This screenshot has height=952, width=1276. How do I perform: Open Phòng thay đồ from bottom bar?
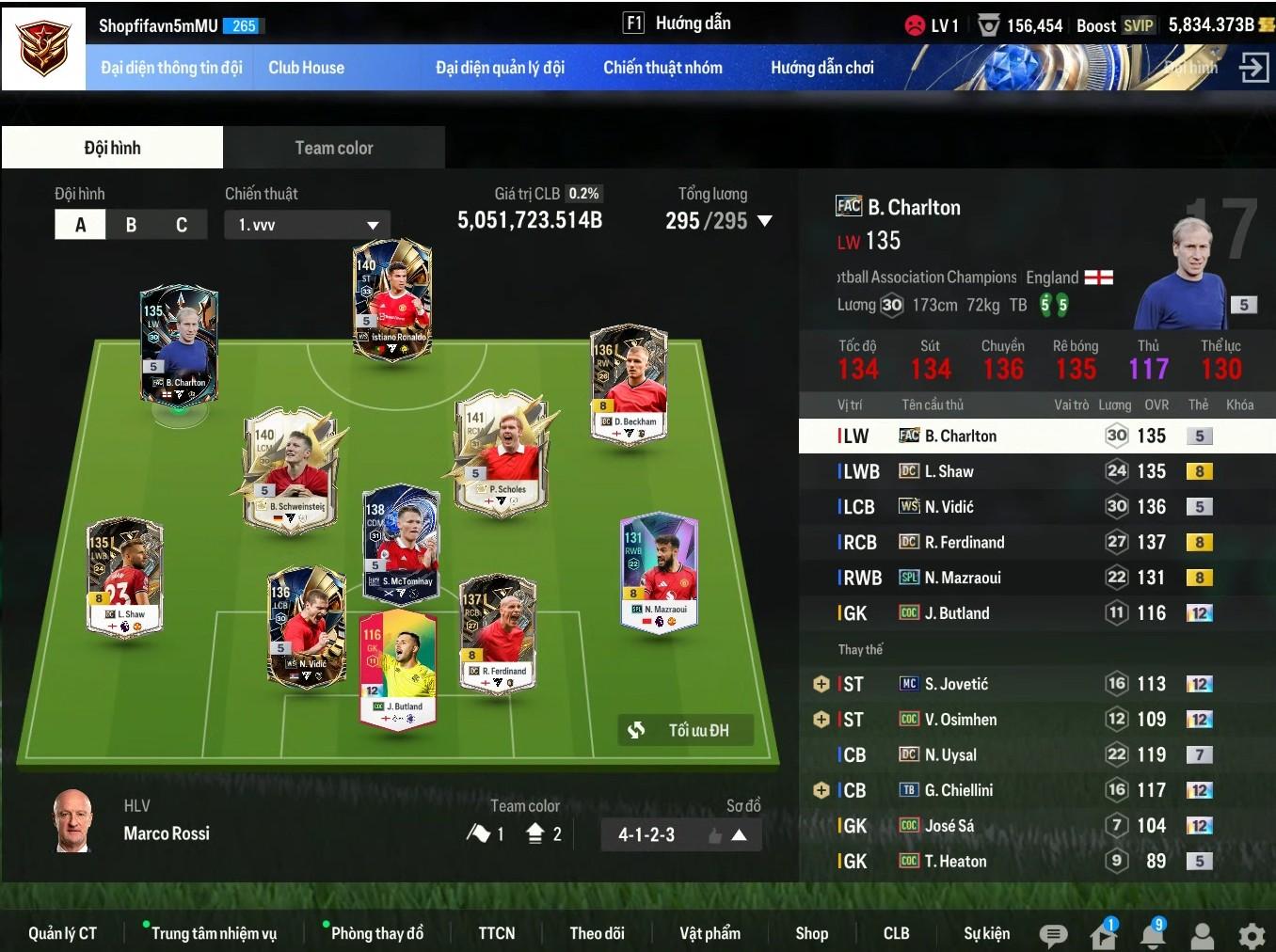point(376,933)
